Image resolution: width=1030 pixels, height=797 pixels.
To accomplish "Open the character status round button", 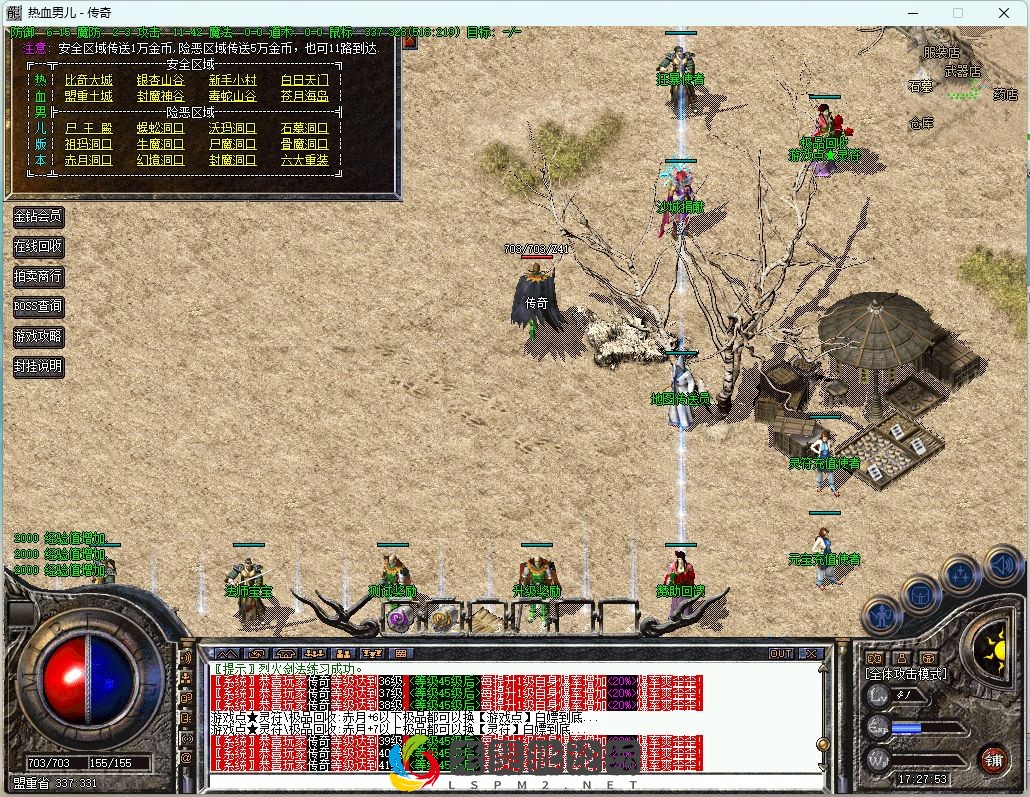I will [x=882, y=614].
